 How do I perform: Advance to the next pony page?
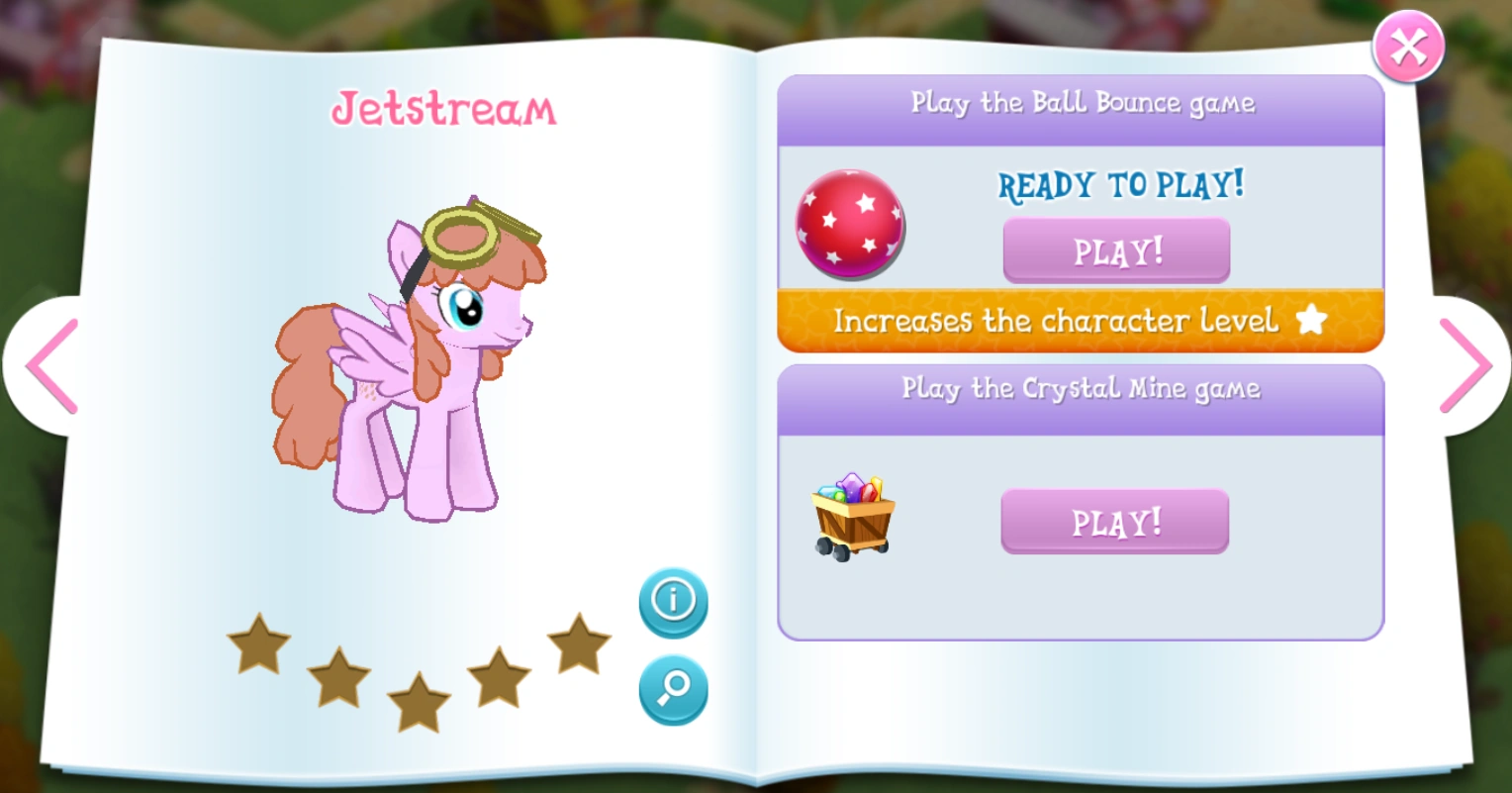[1466, 367]
